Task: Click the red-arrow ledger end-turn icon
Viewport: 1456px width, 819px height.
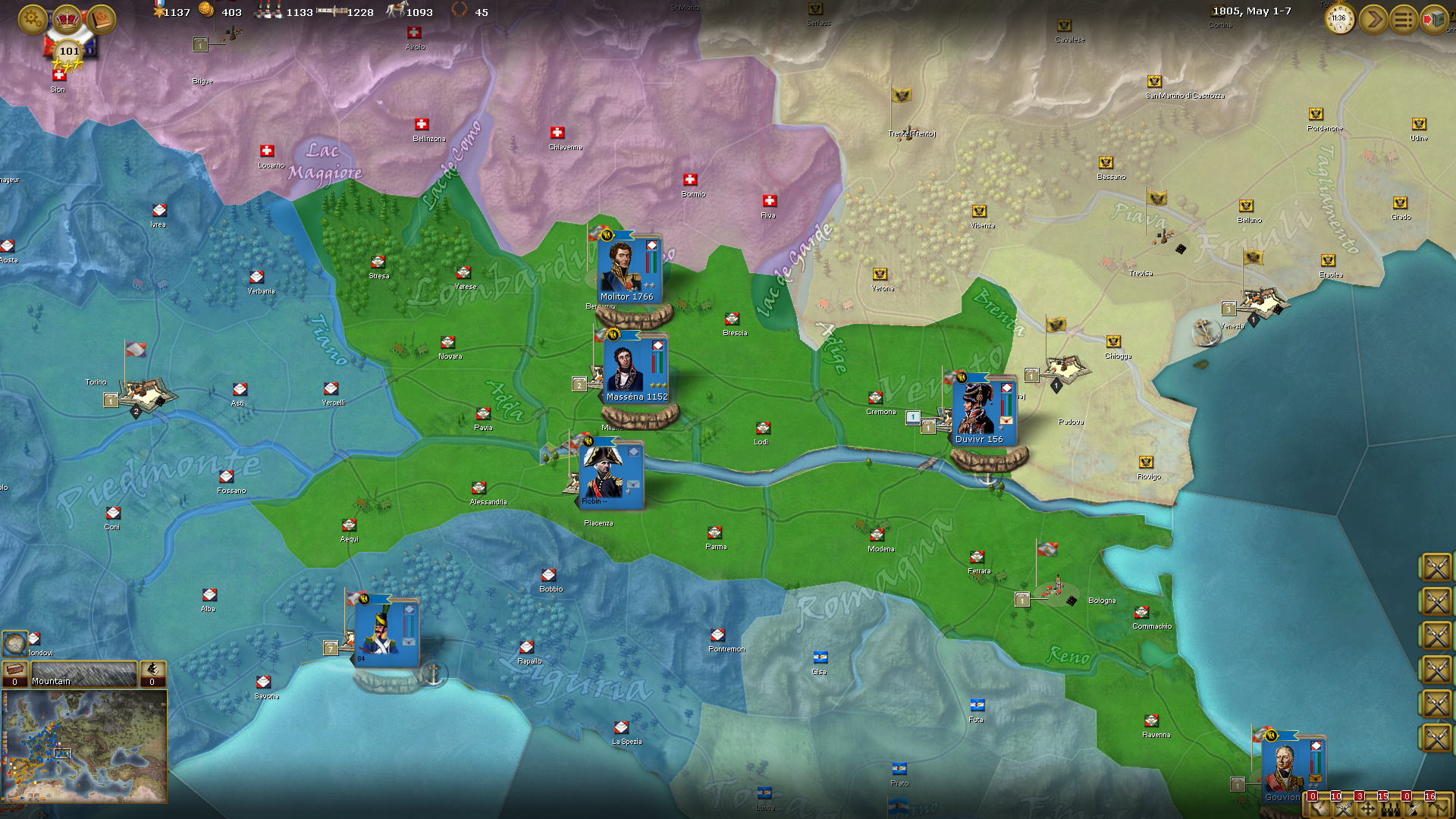Action: (x=1432, y=18)
